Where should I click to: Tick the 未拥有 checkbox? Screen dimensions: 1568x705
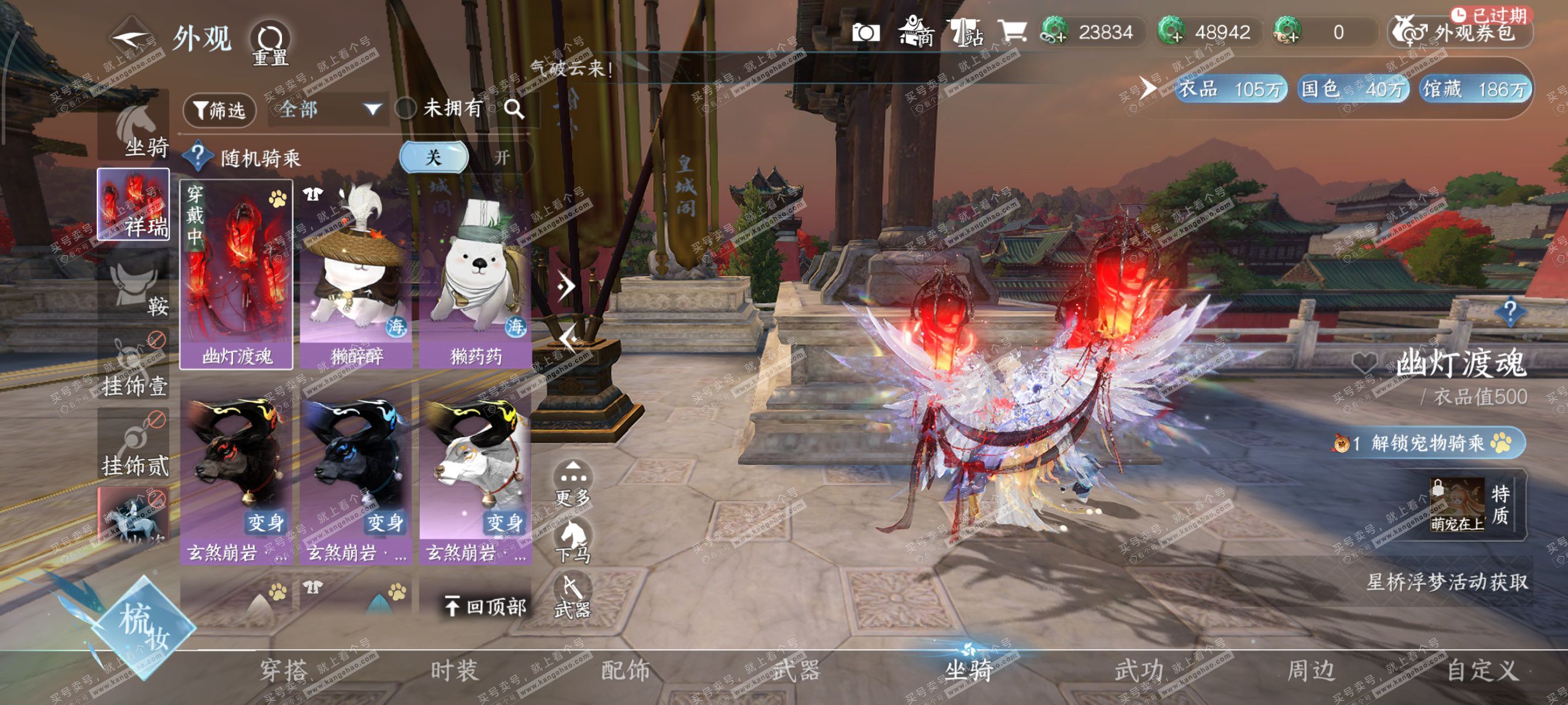[x=405, y=109]
